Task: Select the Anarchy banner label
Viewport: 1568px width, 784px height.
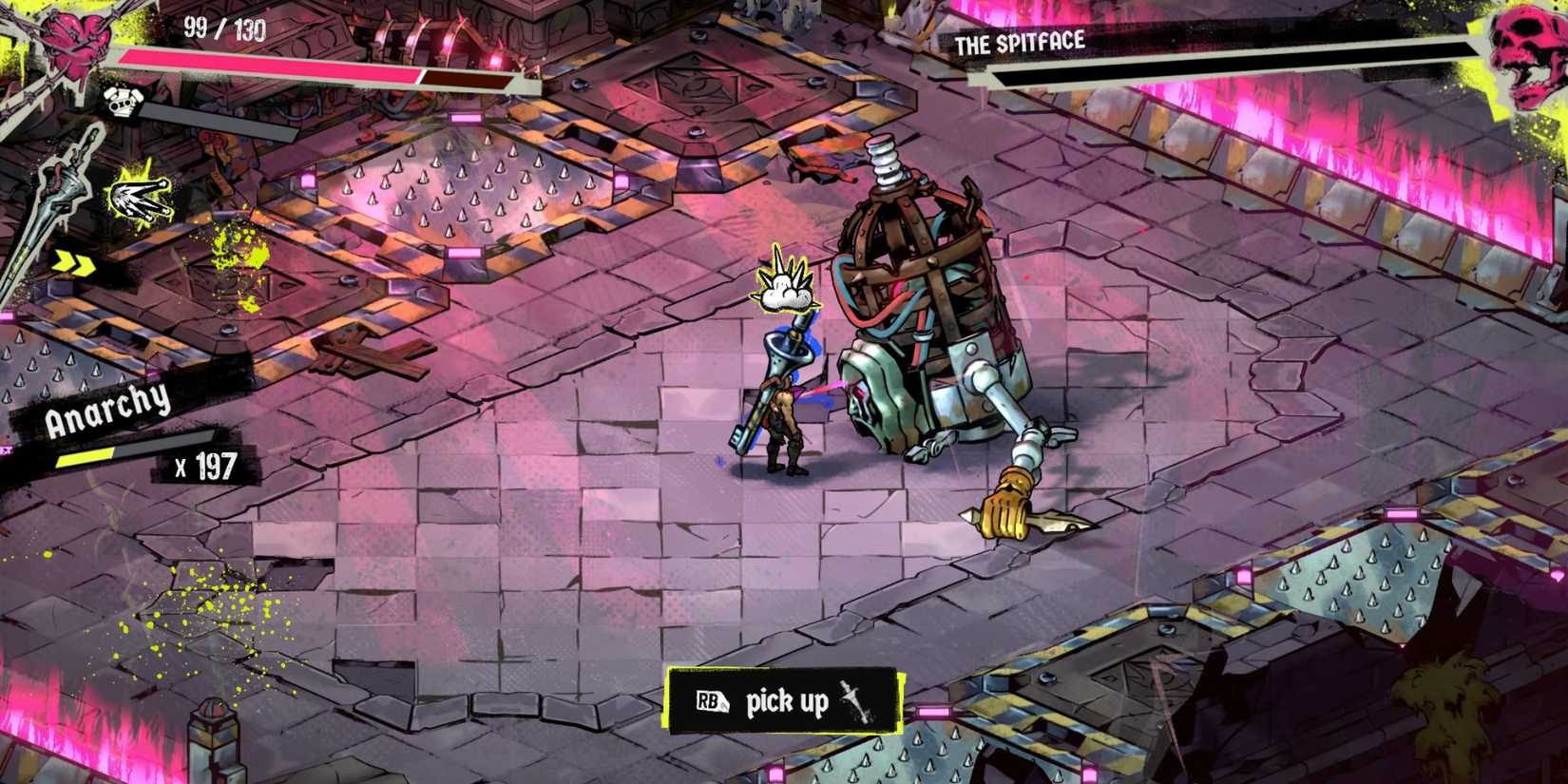Action: tap(106, 409)
